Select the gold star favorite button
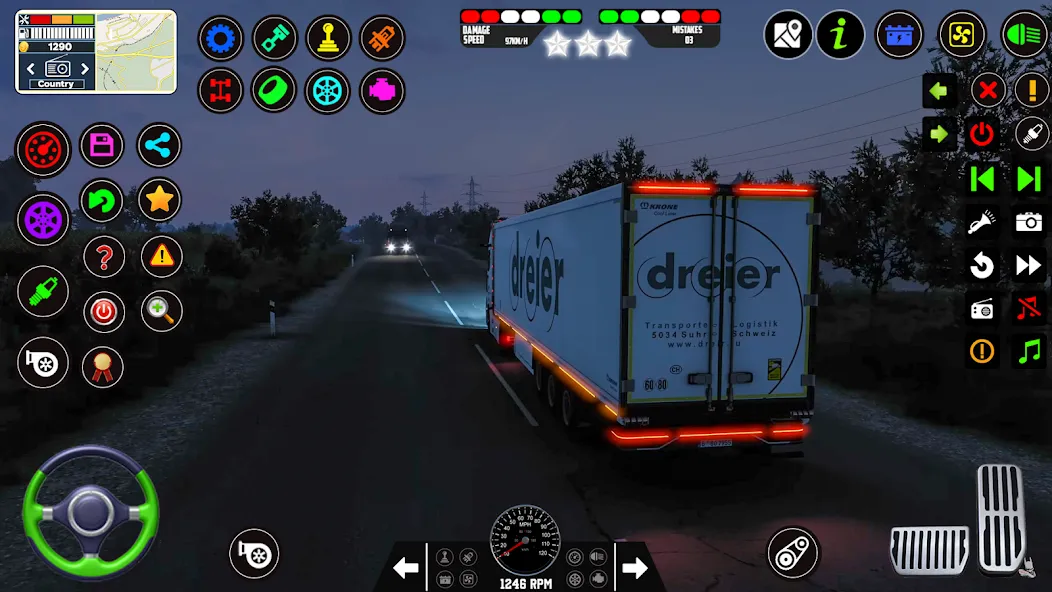1052x592 pixels. [159, 200]
